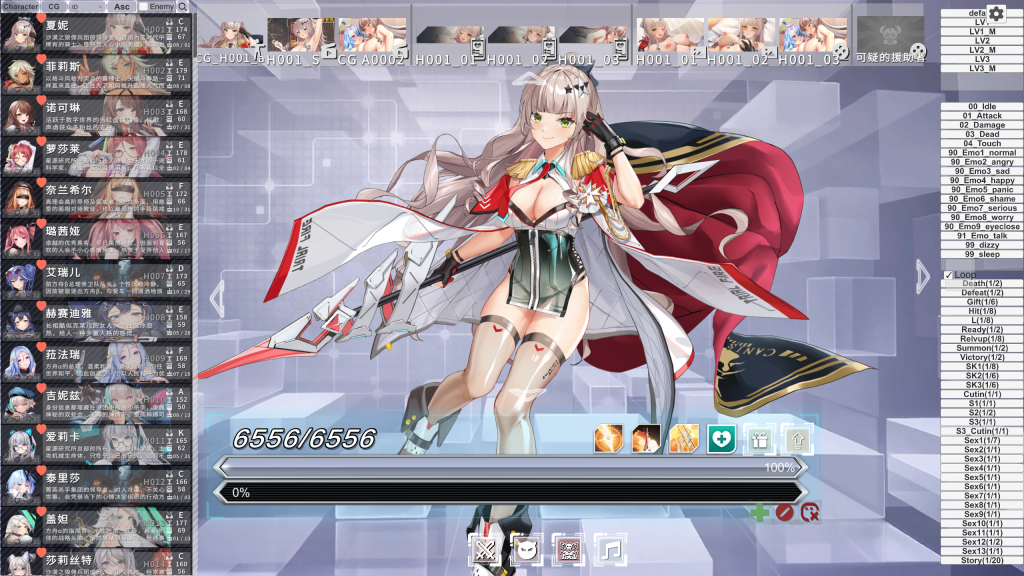Toggle the Enemy checkbox
Image resolution: width=1024 pixels, height=576 pixels.
click(143, 7)
